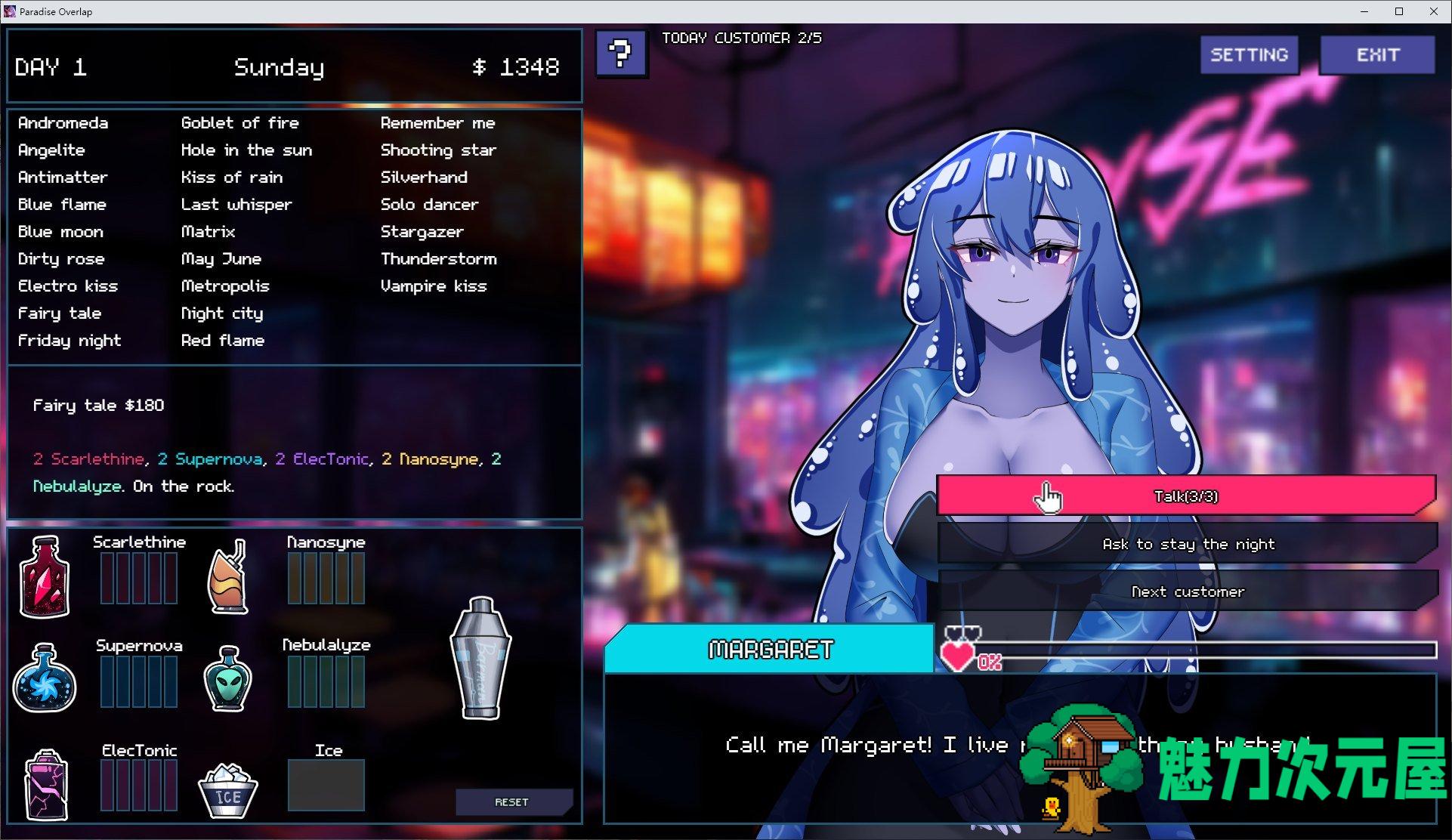
Task: Add ice from the ice bucket
Action: tap(227, 789)
